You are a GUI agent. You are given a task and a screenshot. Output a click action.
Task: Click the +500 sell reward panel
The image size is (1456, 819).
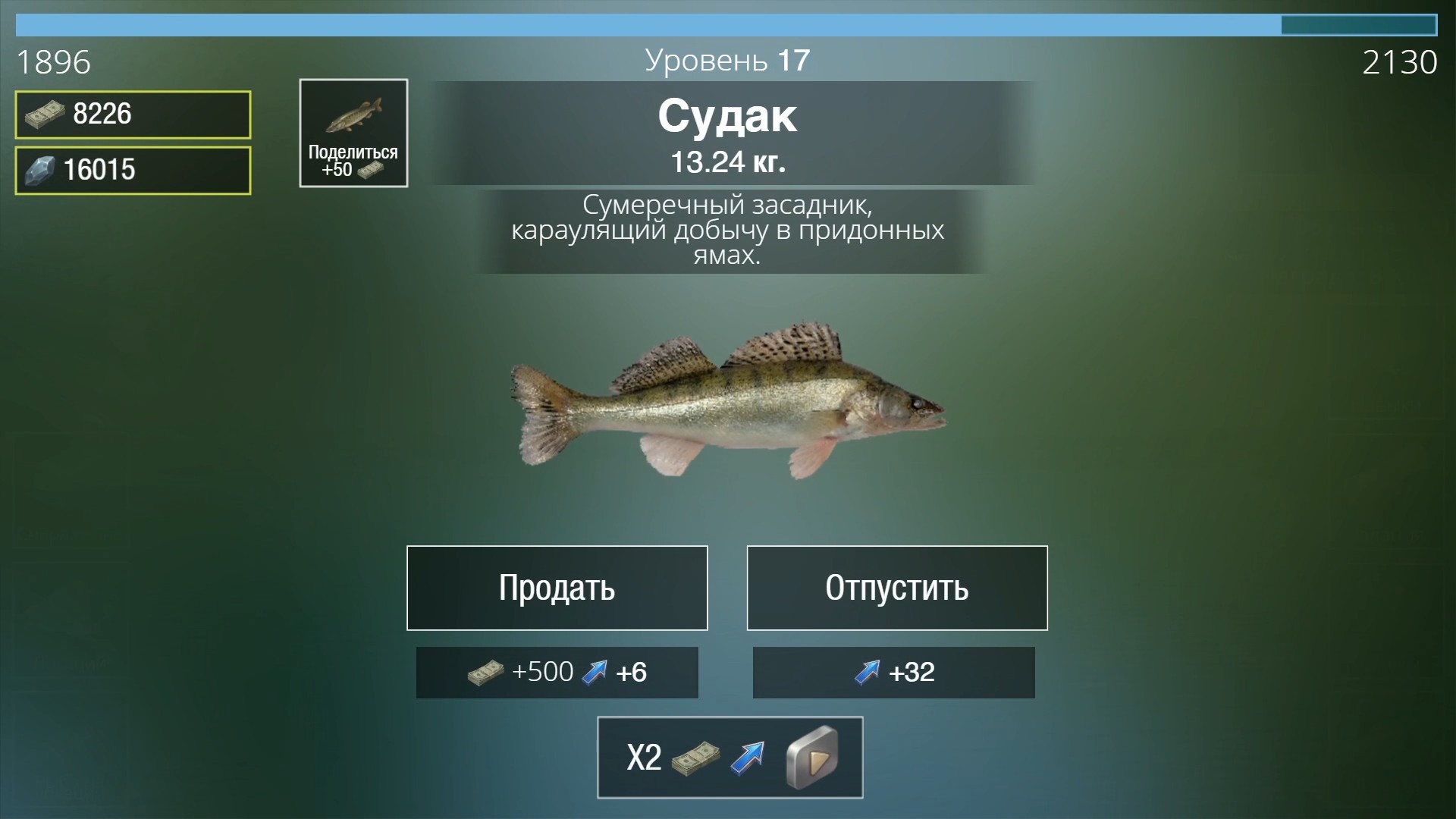coord(557,672)
